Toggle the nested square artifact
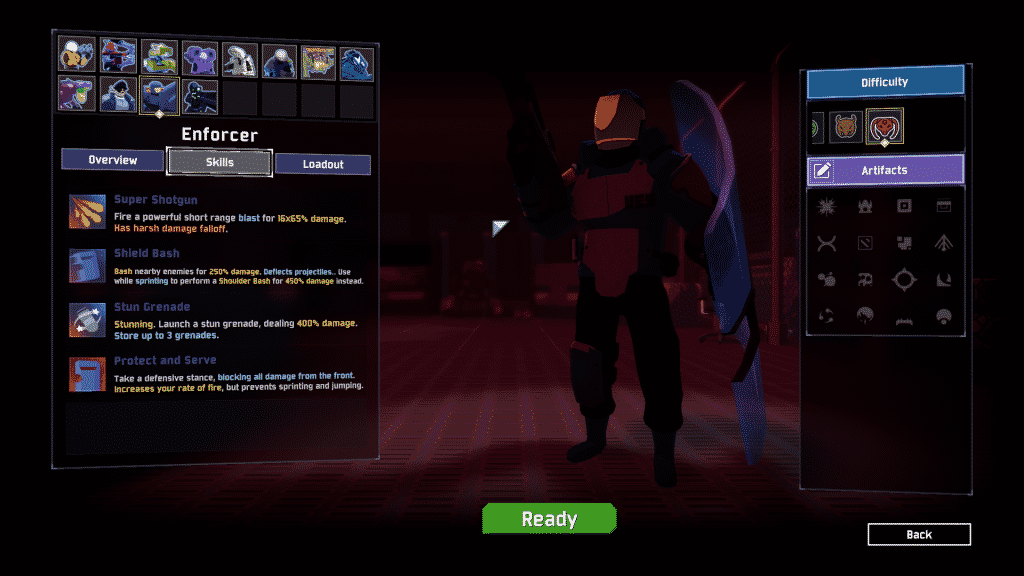This screenshot has width=1024, height=576. pos(904,207)
